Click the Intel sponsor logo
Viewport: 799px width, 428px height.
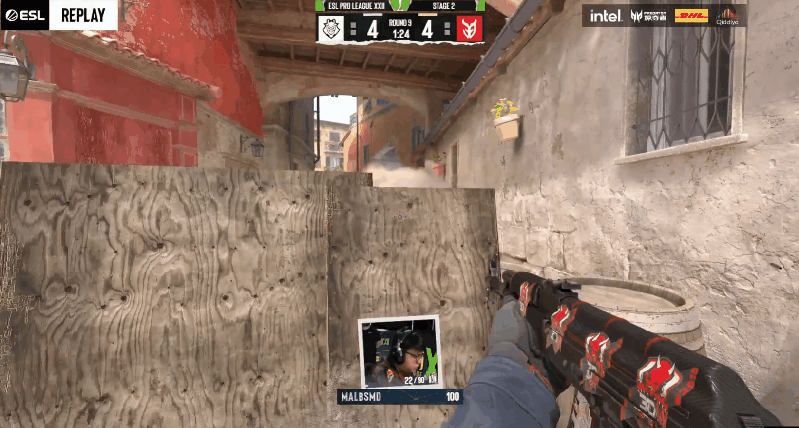(605, 16)
